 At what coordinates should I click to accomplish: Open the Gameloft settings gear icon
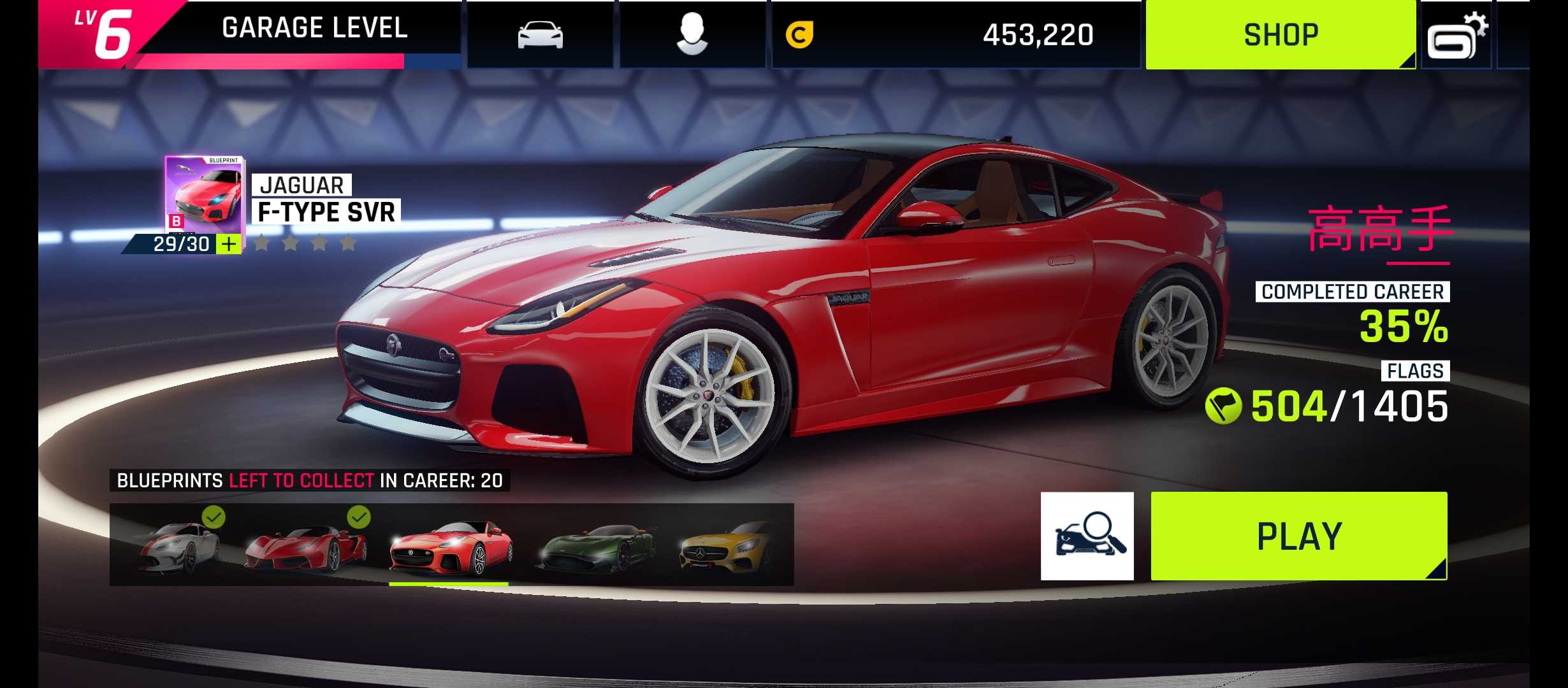[x=1457, y=37]
